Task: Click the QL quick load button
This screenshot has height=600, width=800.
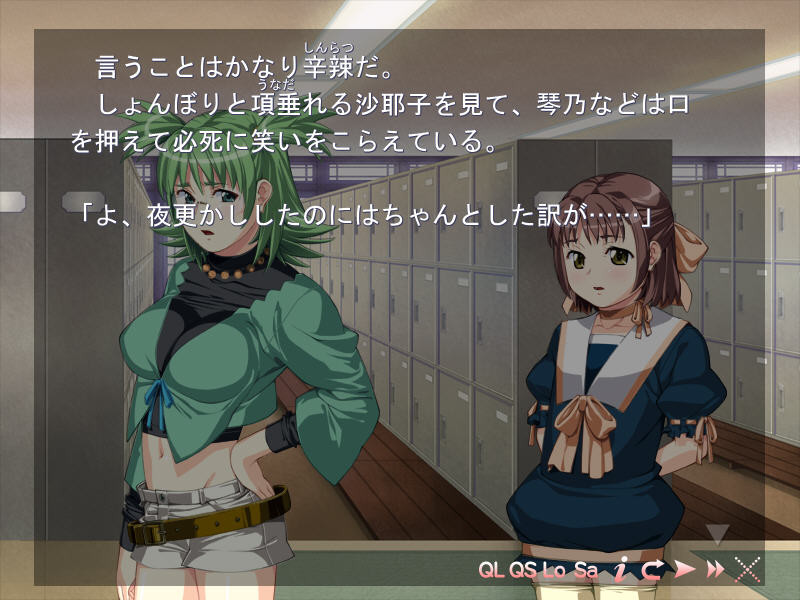Action: coord(492,571)
